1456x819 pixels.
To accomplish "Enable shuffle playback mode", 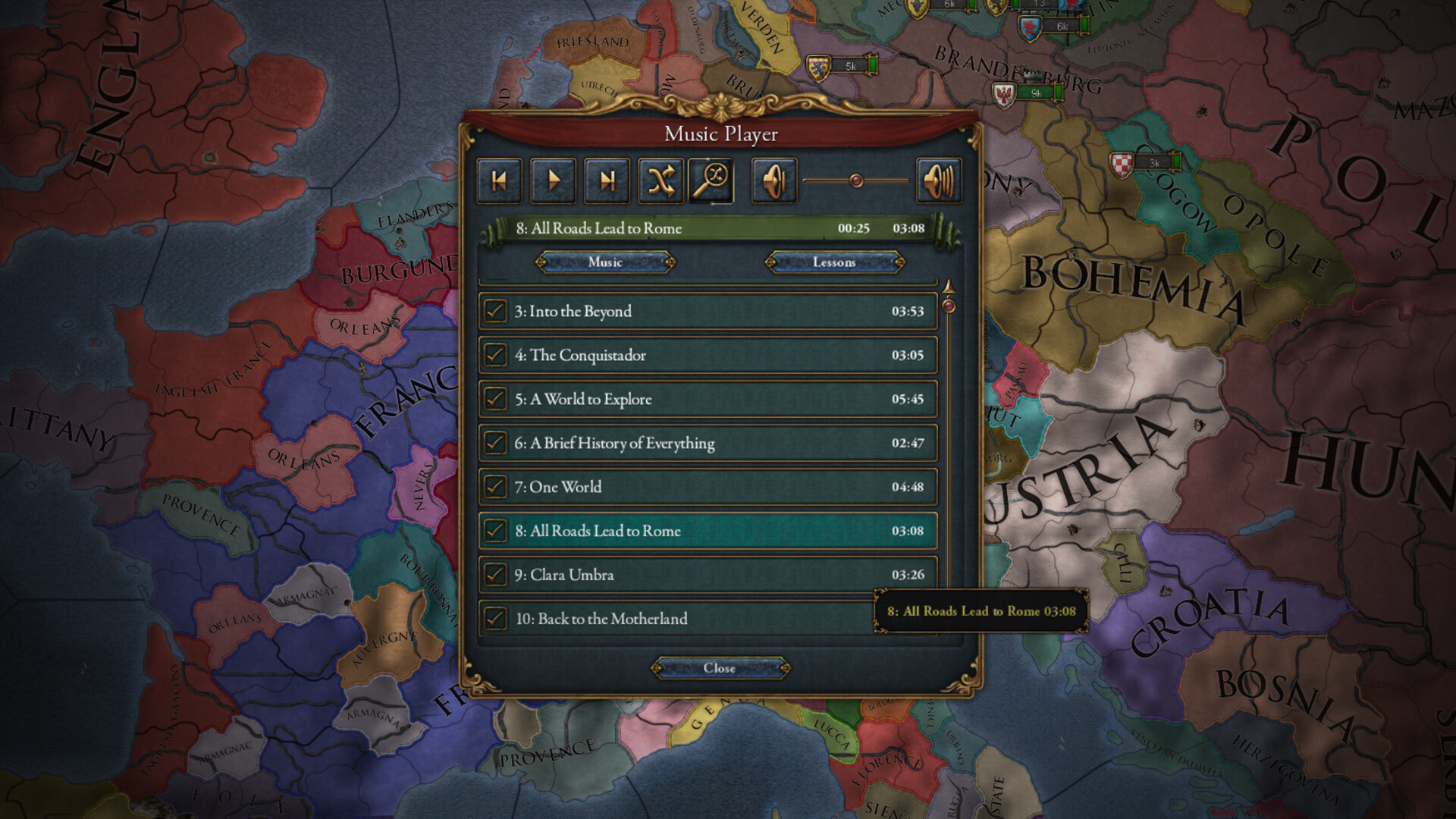I will 661,180.
